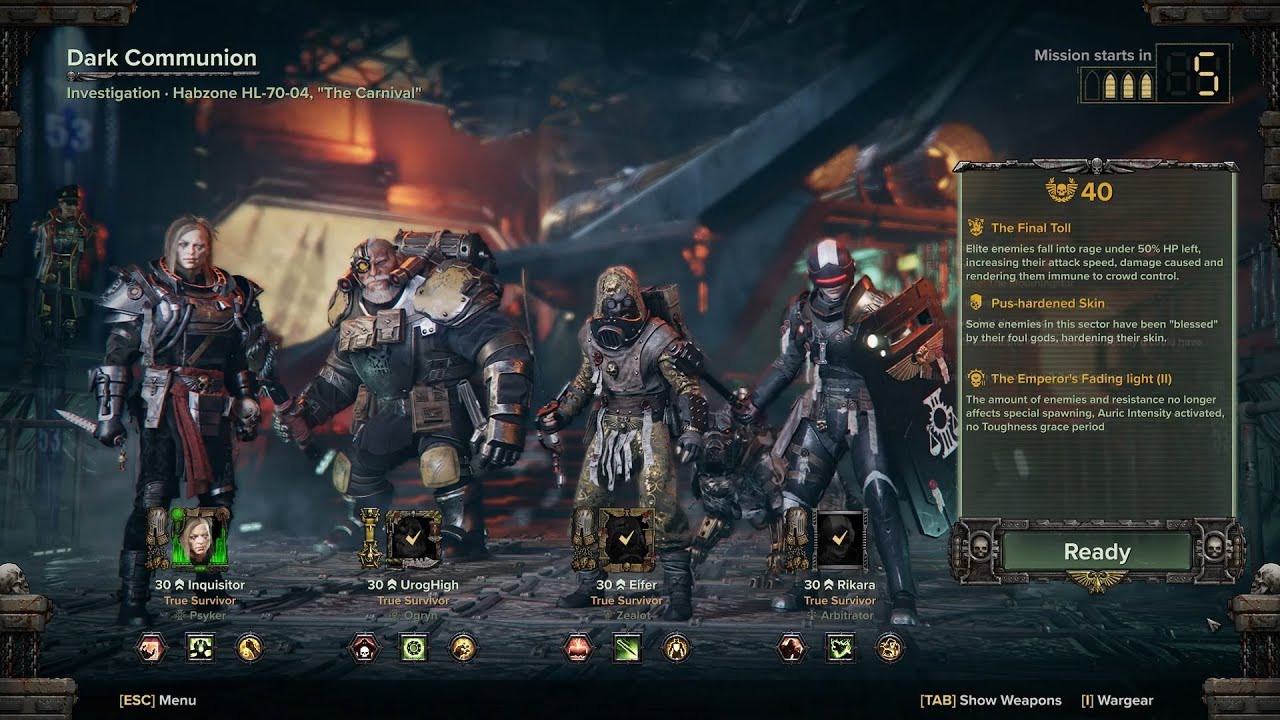
Task: Inspect the Ogryn's green ring blitz icon
Action: [413, 648]
